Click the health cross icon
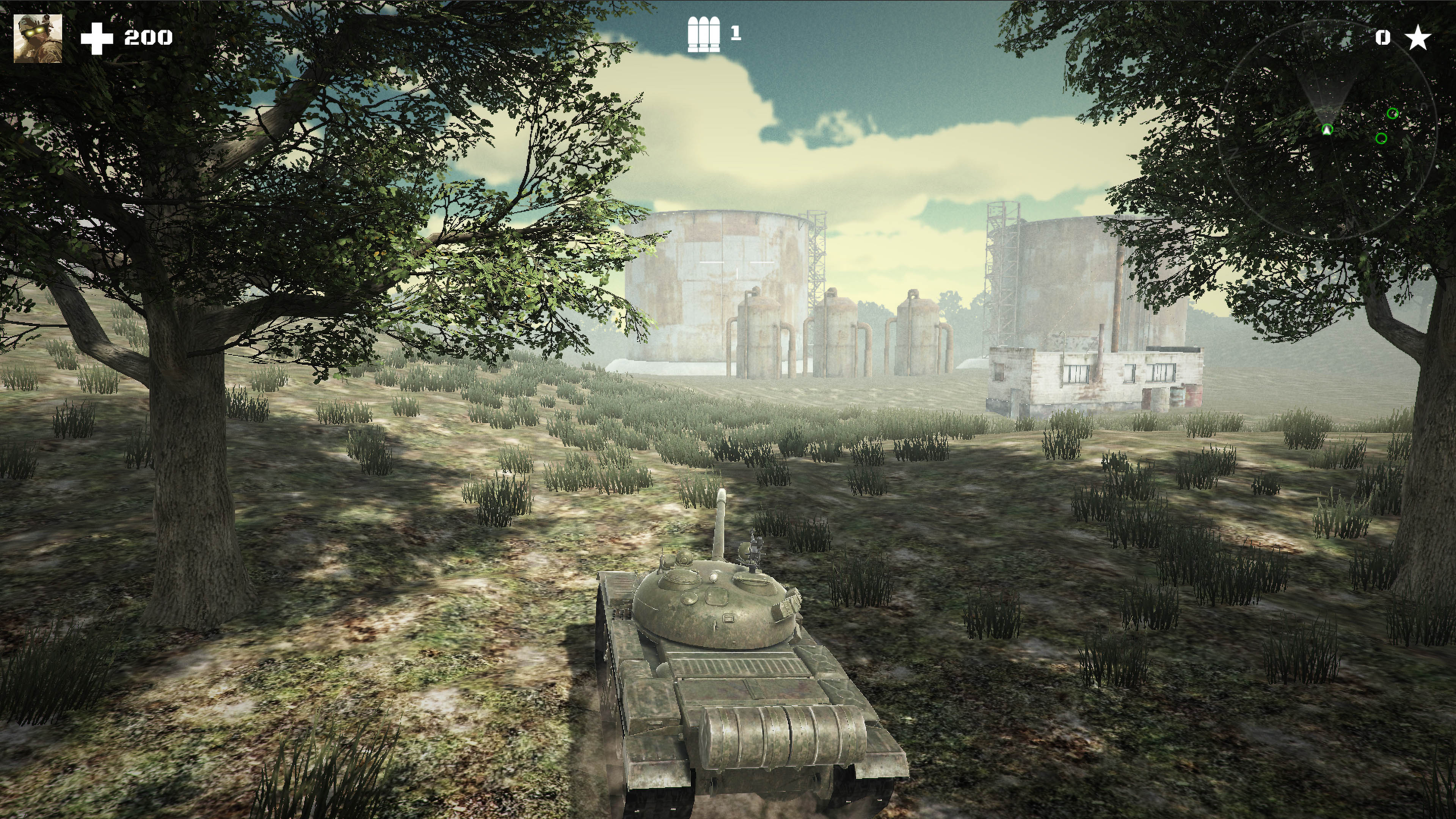The height and width of the screenshot is (819, 1456). [97, 38]
